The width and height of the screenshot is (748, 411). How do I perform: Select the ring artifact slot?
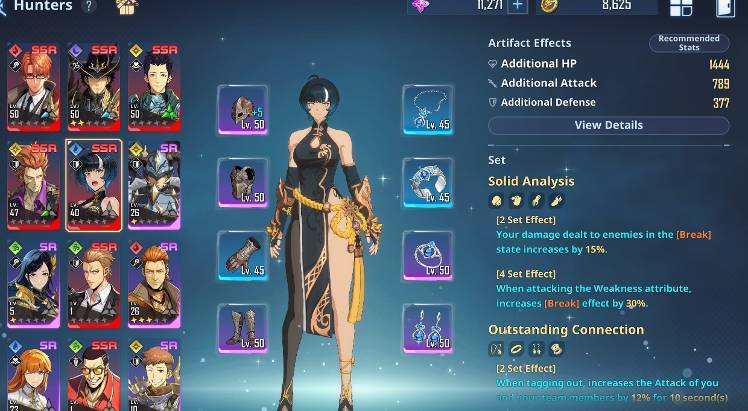coord(427,256)
